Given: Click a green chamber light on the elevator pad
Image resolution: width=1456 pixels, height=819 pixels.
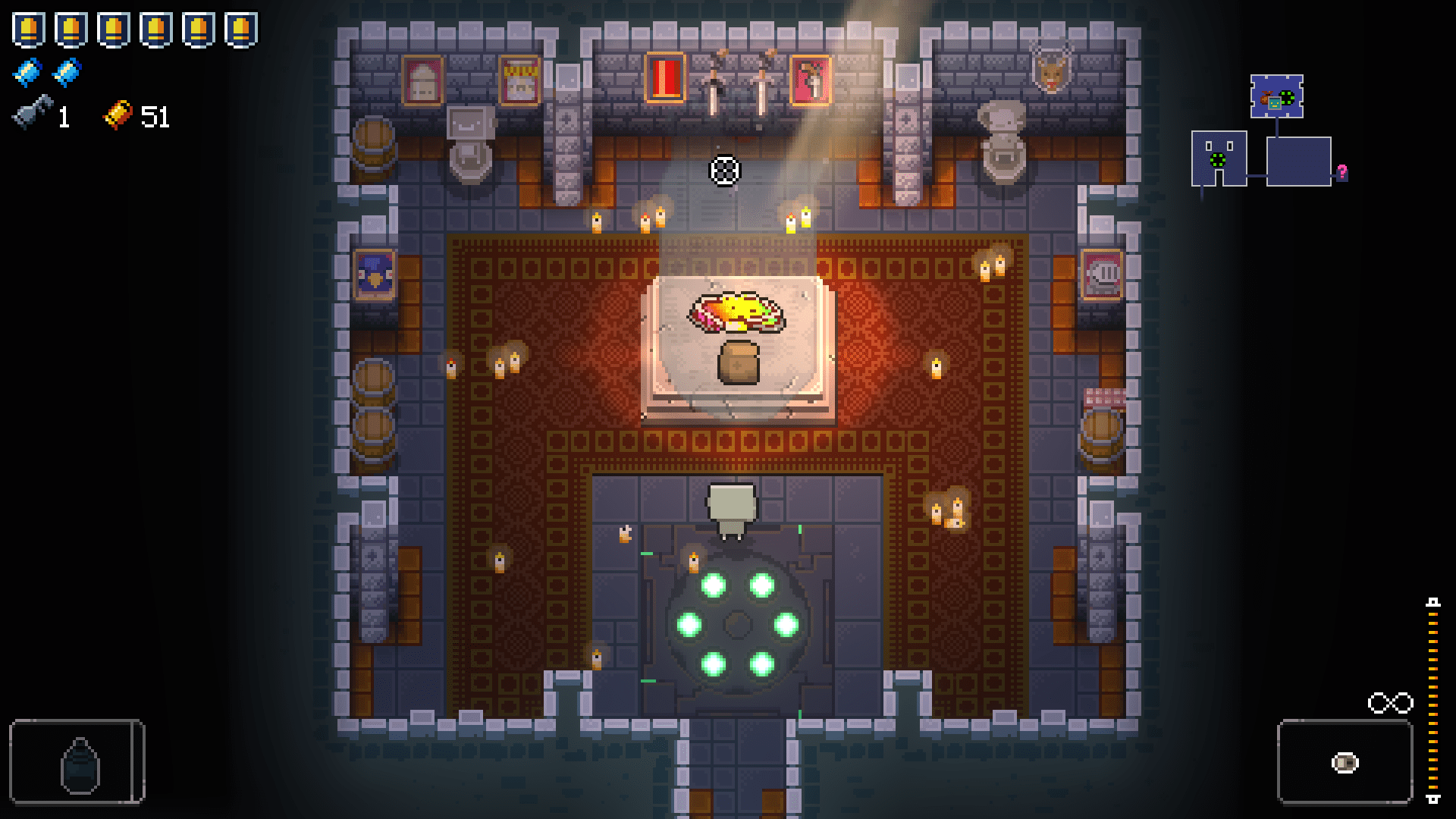Looking at the screenshot, I should (714, 585).
